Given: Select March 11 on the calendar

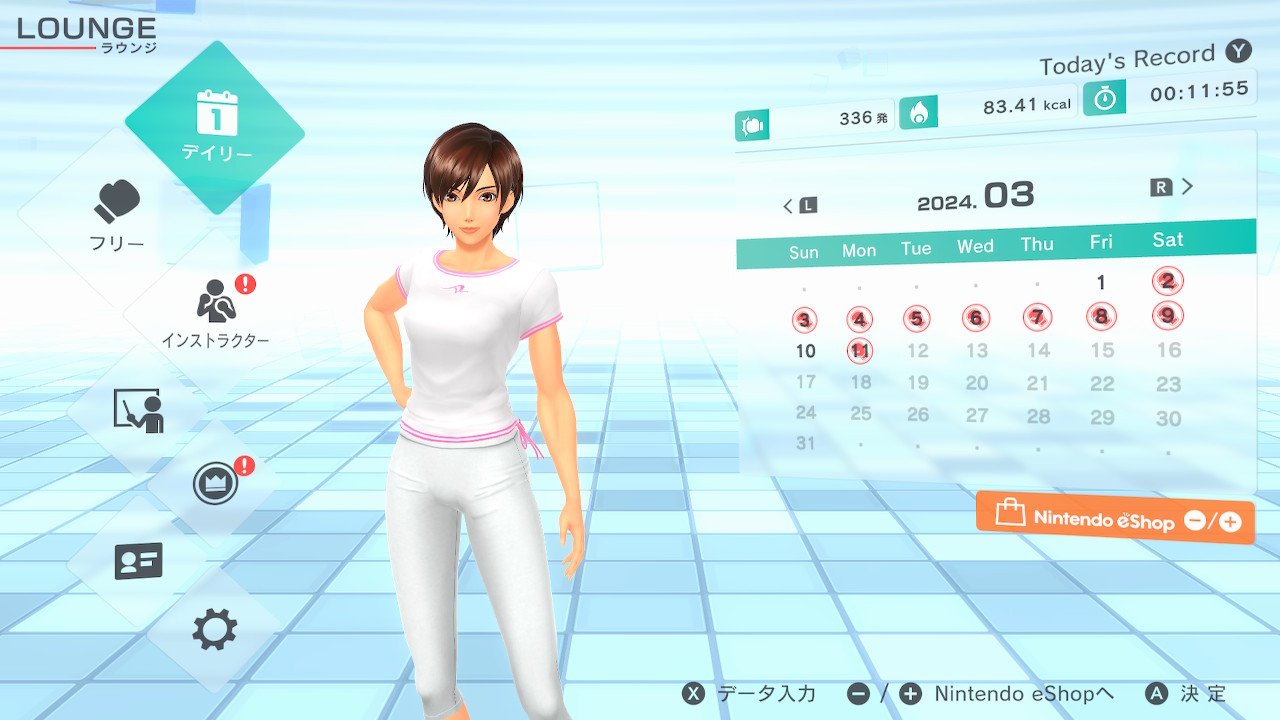Looking at the screenshot, I should click(x=860, y=351).
